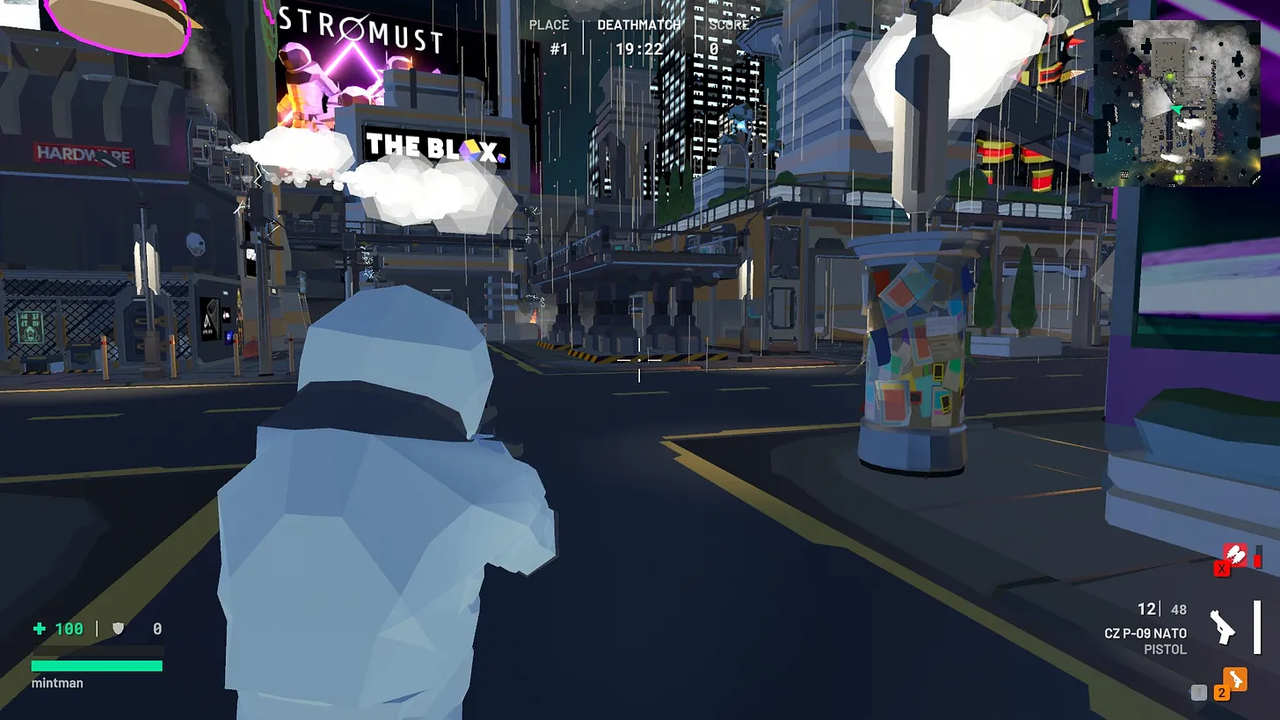Choose the orange pistol weapon slot

[1236, 681]
